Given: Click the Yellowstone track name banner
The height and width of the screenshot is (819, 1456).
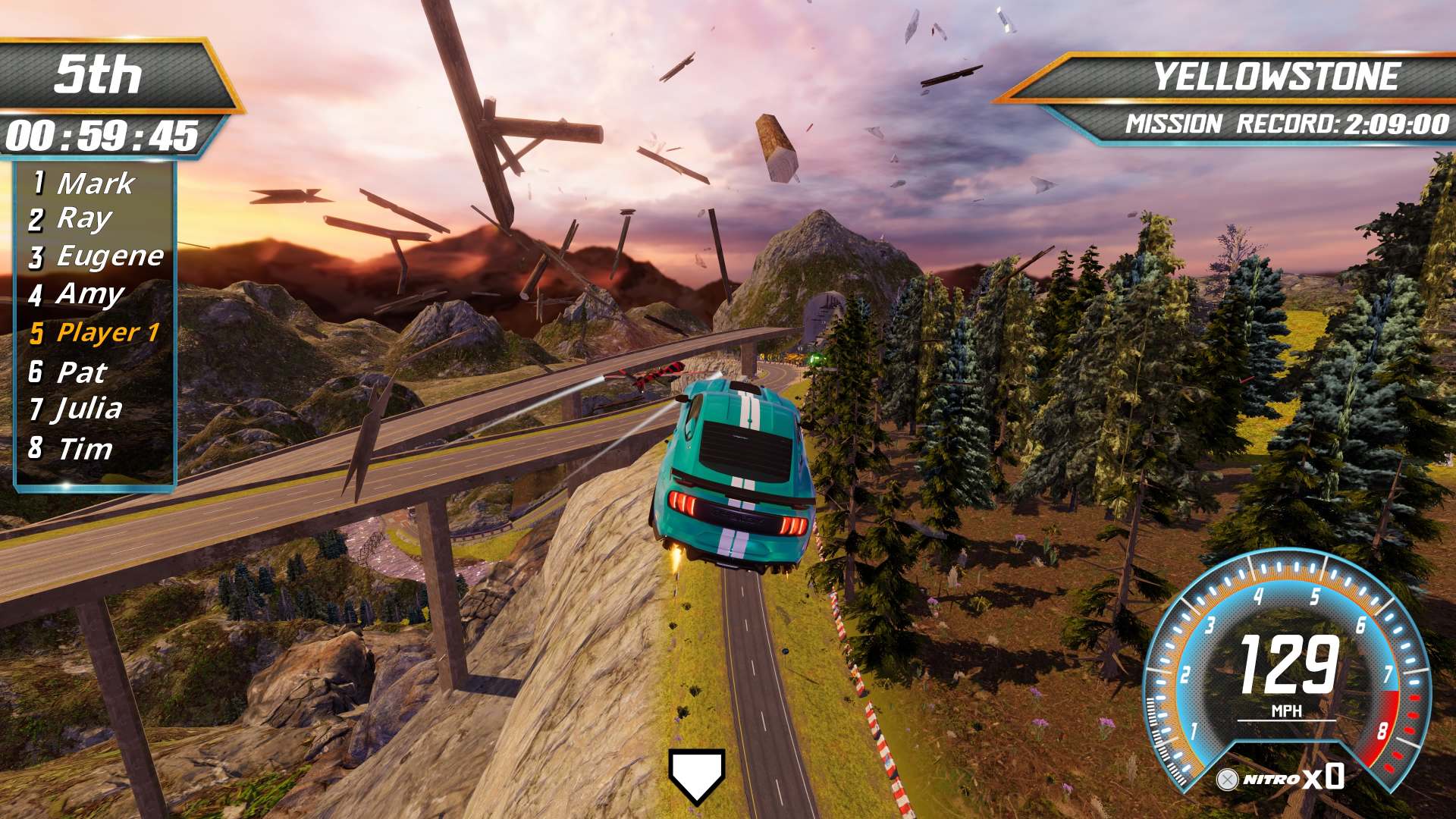Looking at the screenshot, I should coord(1275,77).
